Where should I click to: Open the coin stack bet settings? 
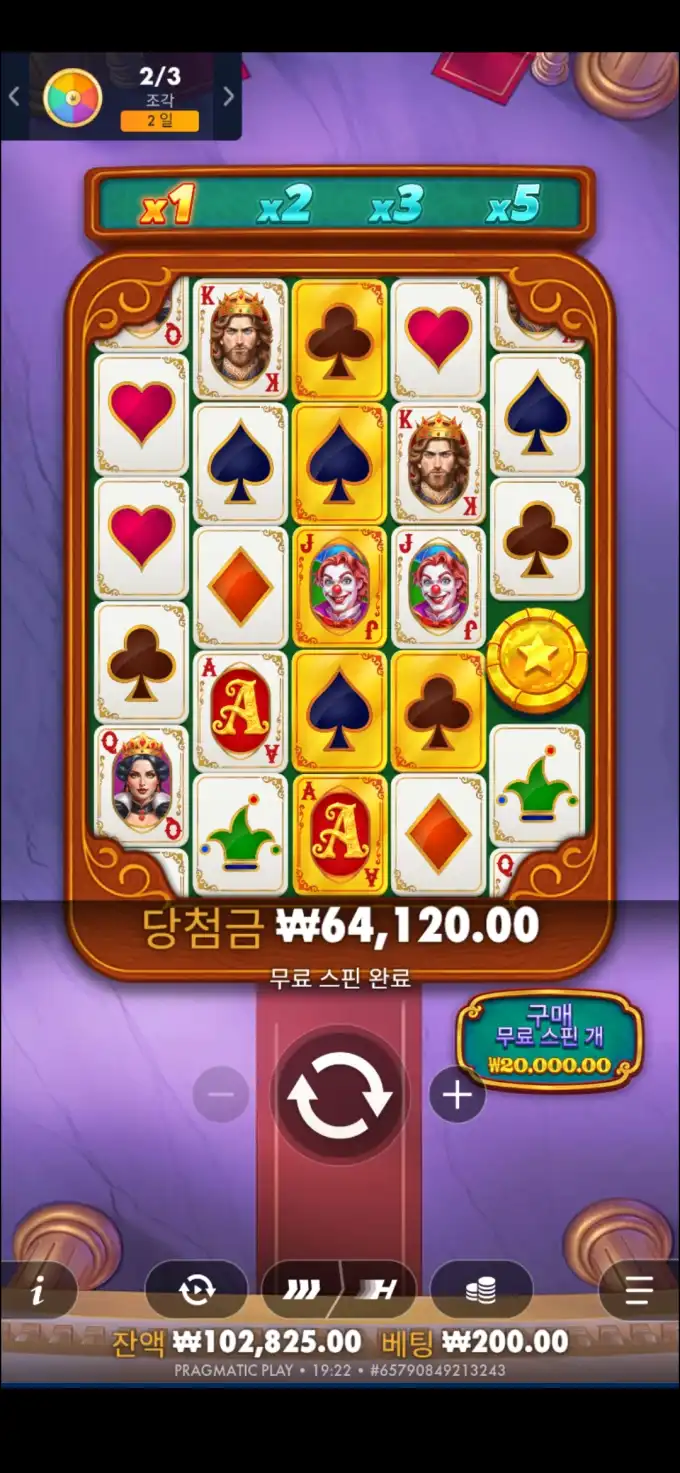(481, 1291)
